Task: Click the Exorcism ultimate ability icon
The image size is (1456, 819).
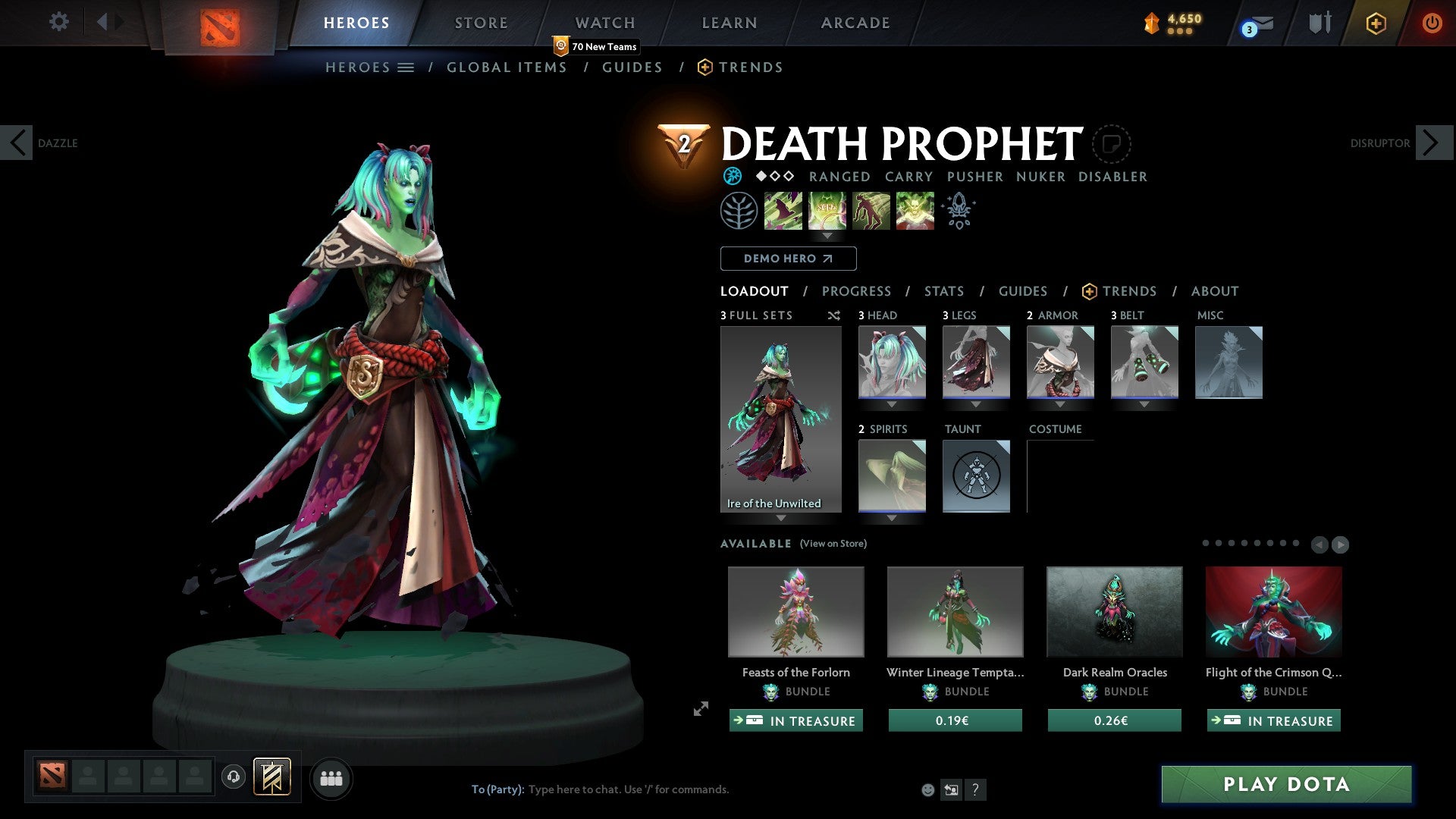Action: click(915, 210)
